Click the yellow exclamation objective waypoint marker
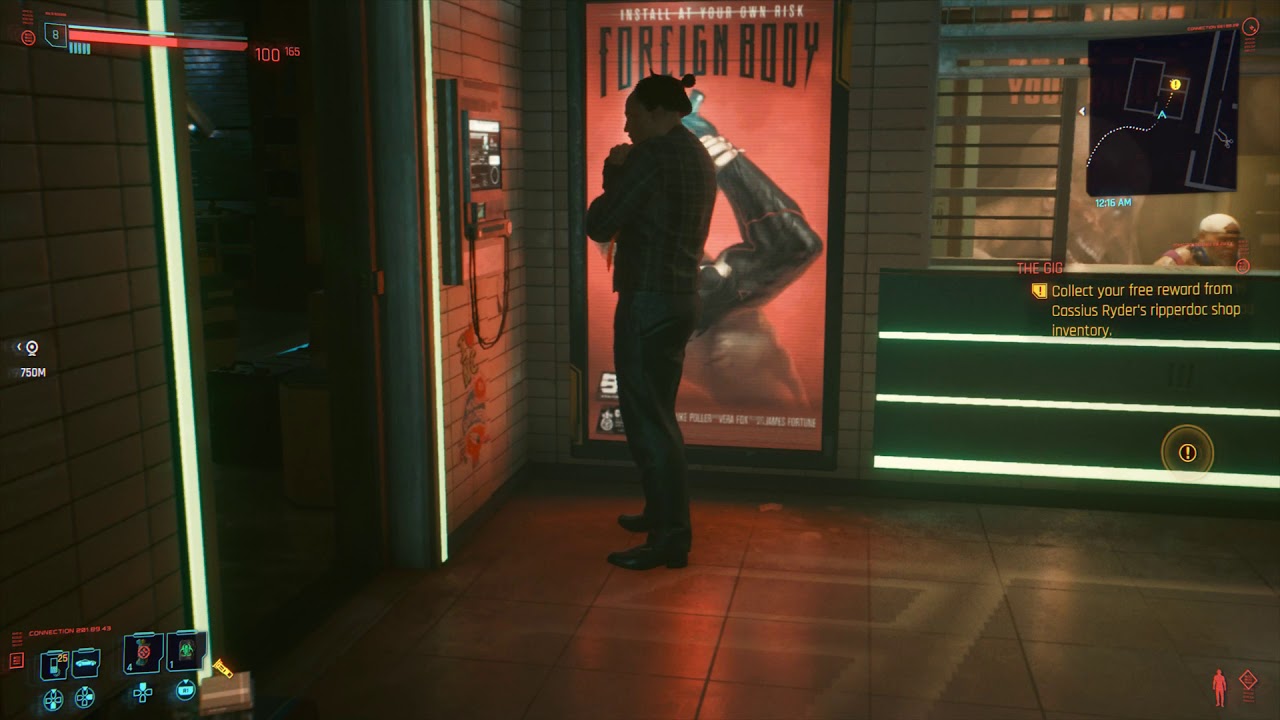This screenshot has height=720, width=1280. click(1187, 453)
